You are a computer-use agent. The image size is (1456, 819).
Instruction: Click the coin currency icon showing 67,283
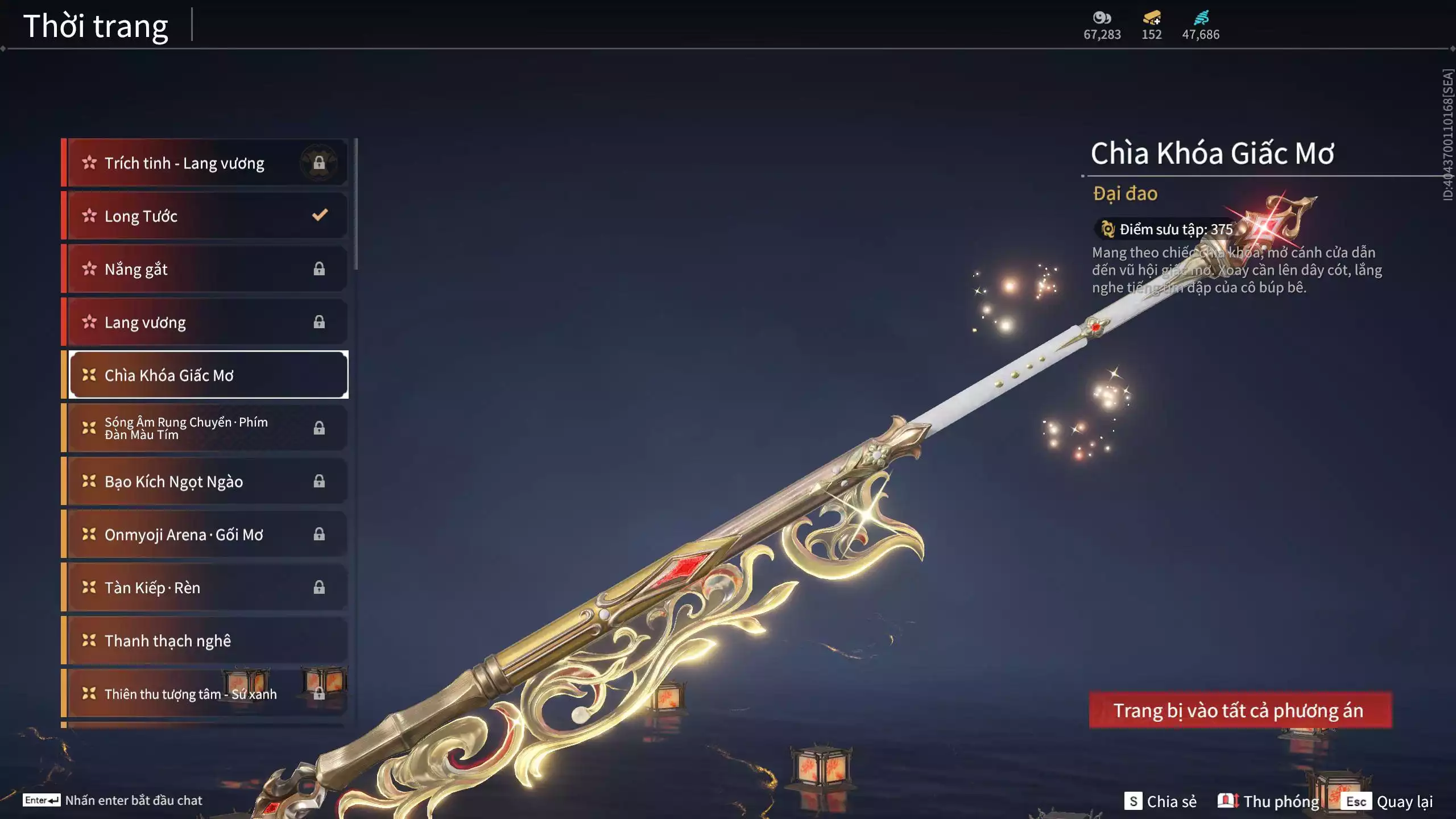tap(1102, 19)
